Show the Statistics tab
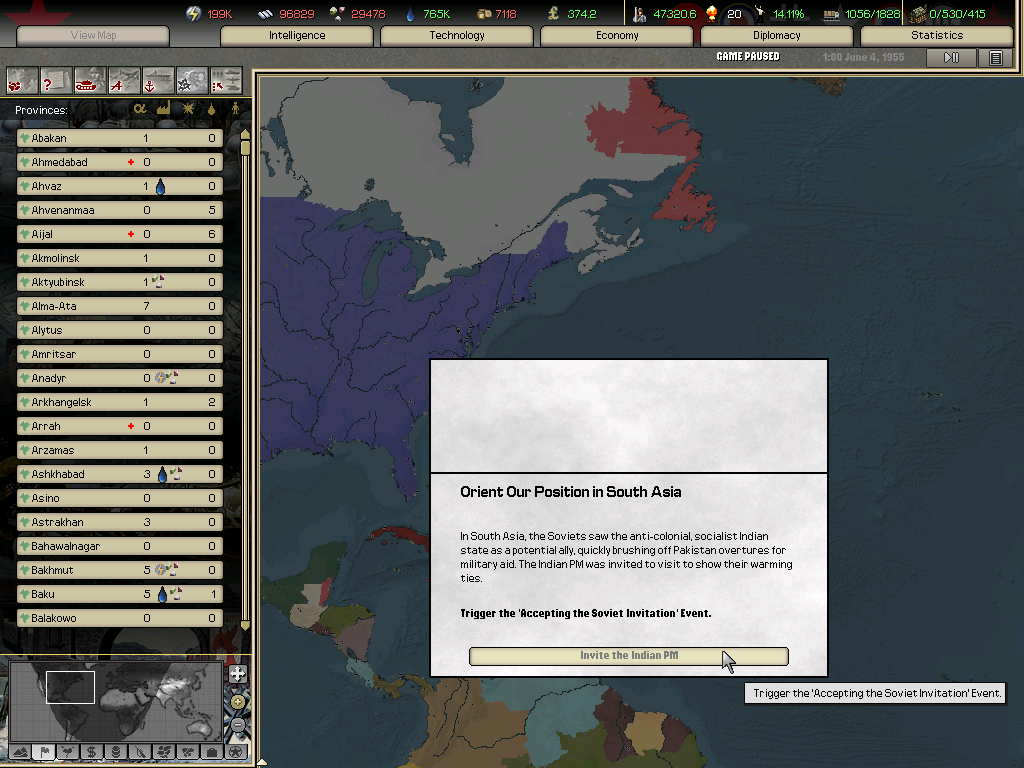Screen dimensions: 1024x768 (937, 36)
